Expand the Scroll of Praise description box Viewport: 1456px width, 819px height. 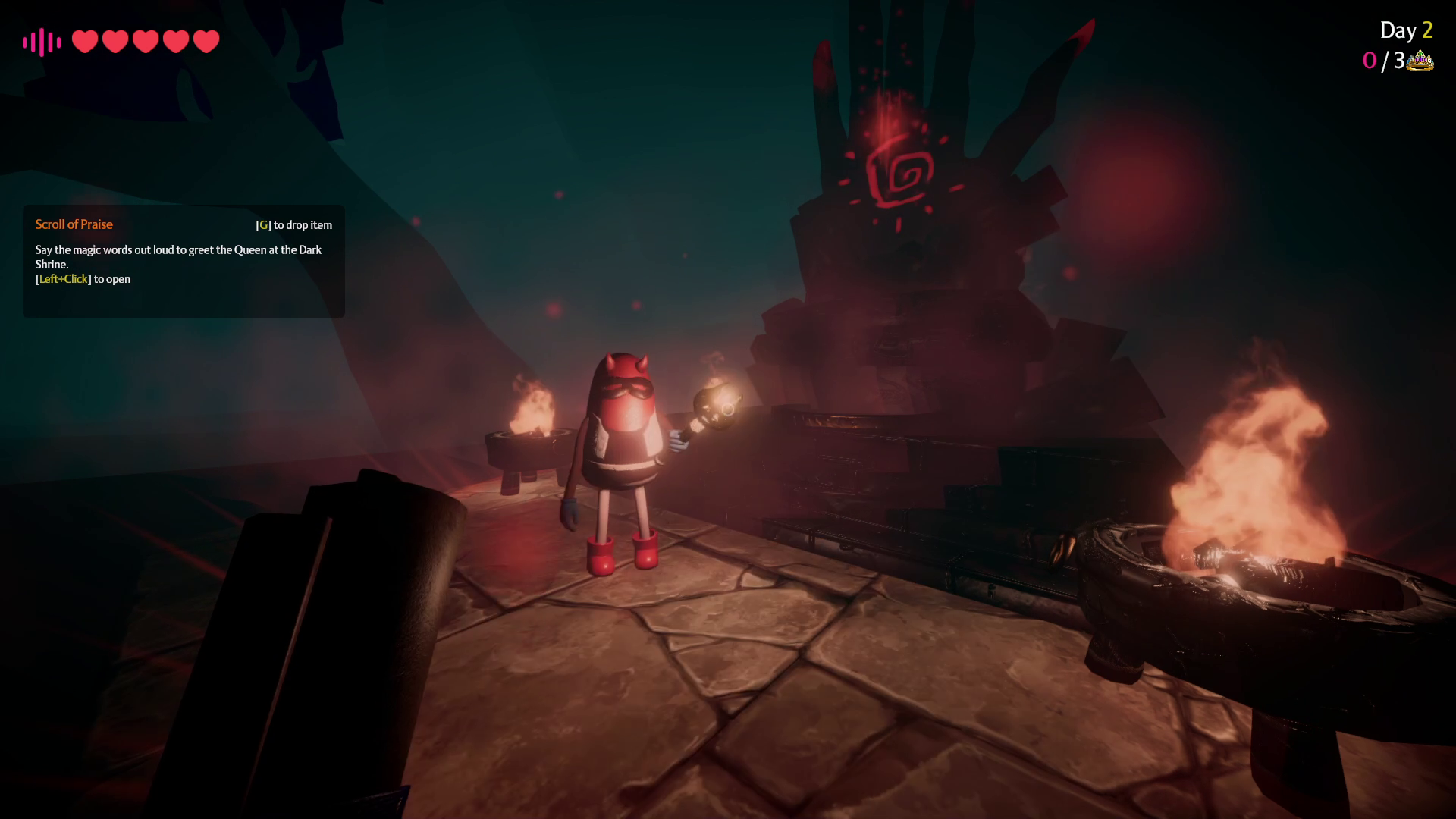178,258
